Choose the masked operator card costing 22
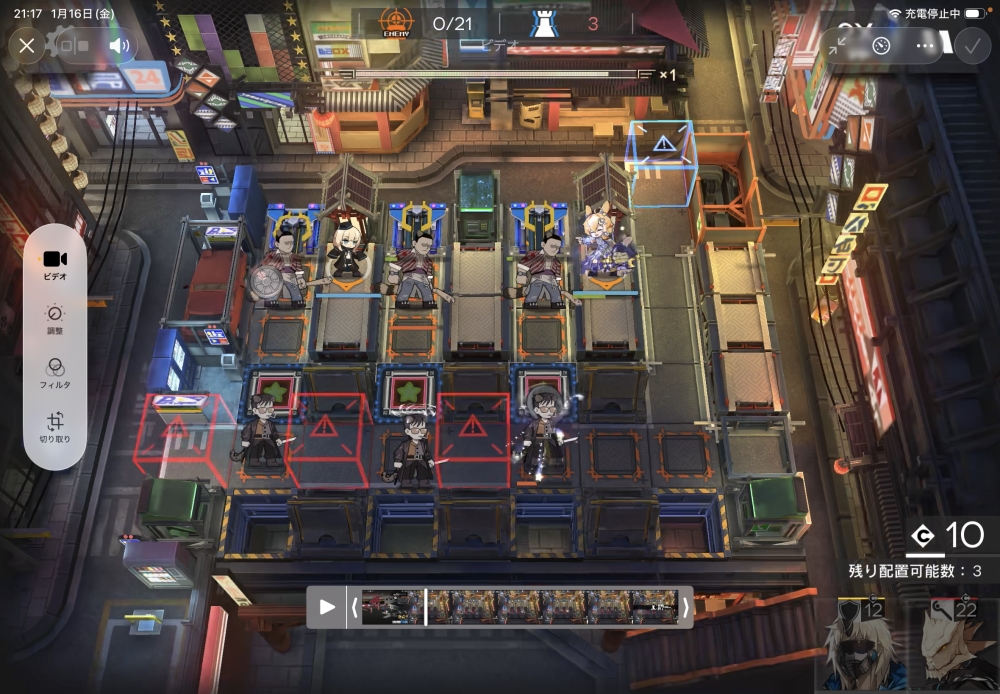Viewport: 1000px width, 694px height. [x=957, y=647]
